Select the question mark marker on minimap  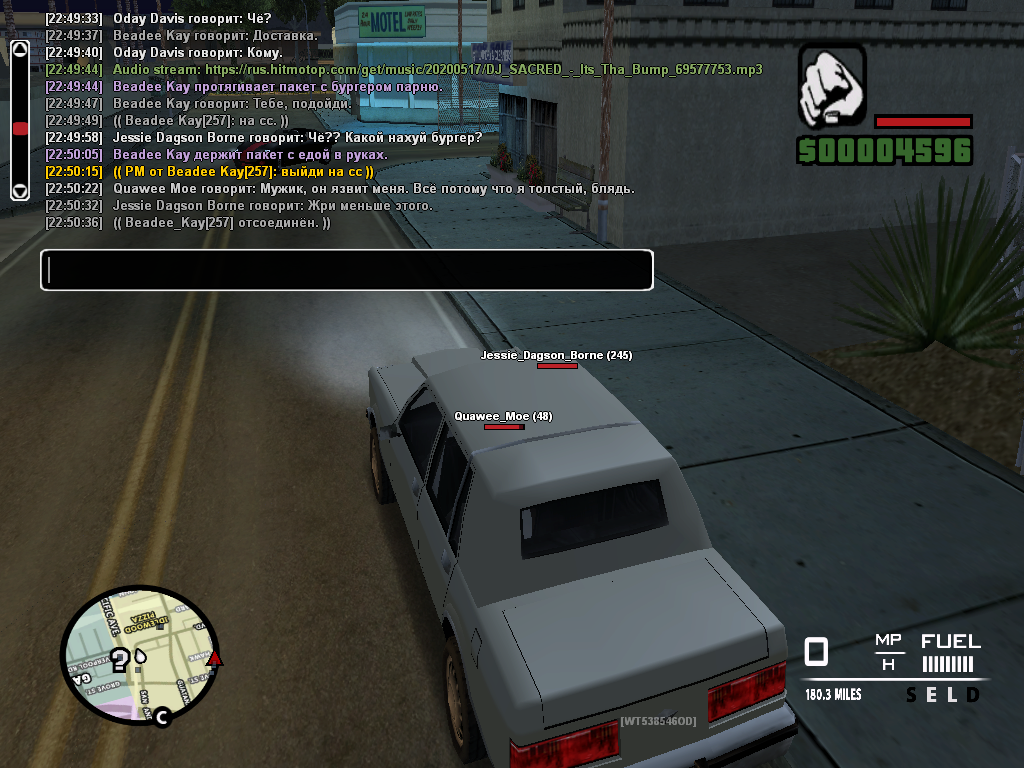[x=120, y=659]
